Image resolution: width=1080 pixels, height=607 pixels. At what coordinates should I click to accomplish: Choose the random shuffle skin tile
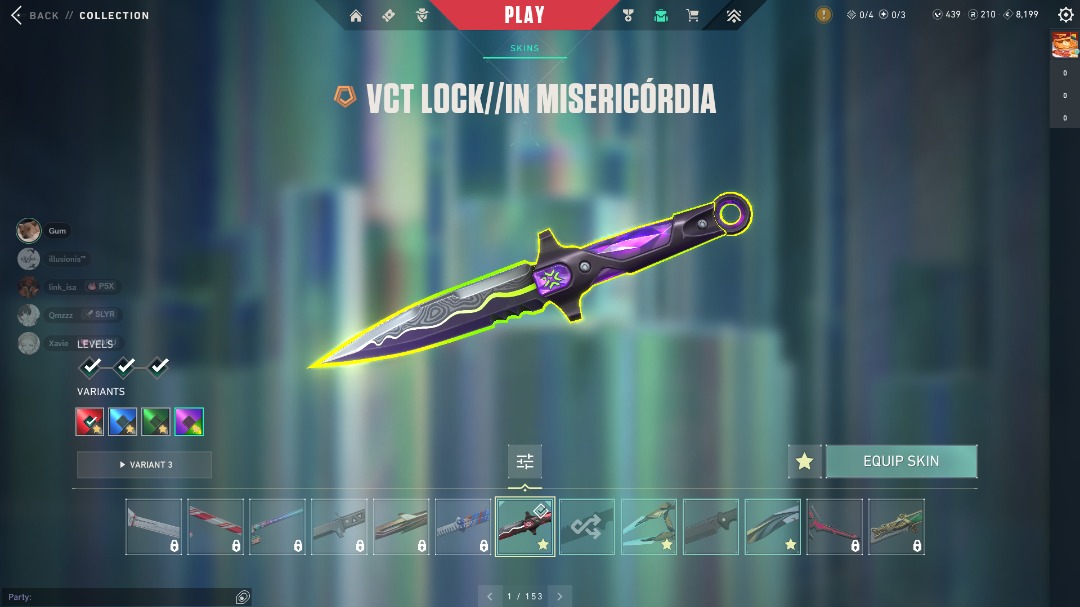(587, 527)
